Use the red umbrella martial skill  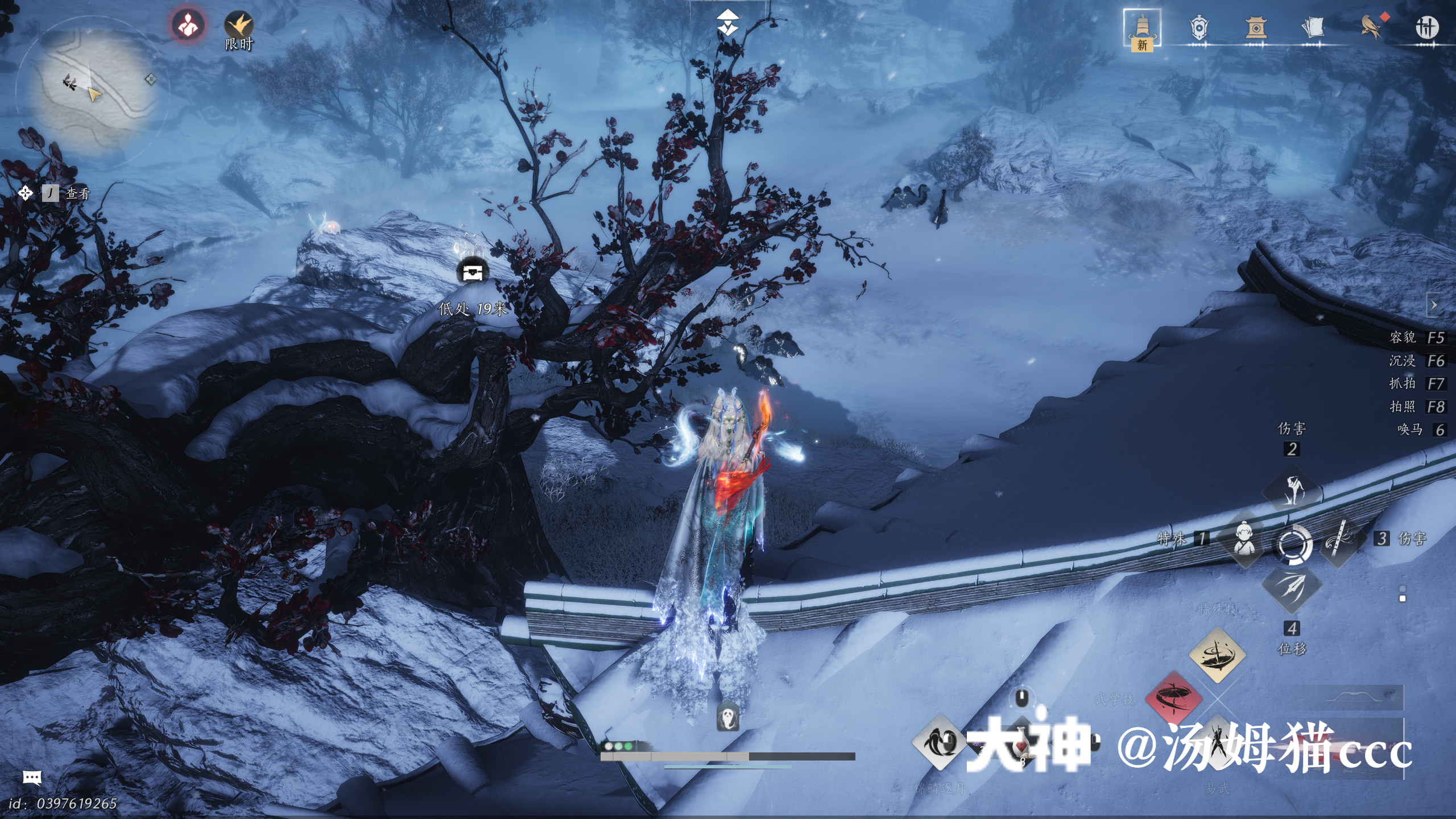coord(1174,698)
